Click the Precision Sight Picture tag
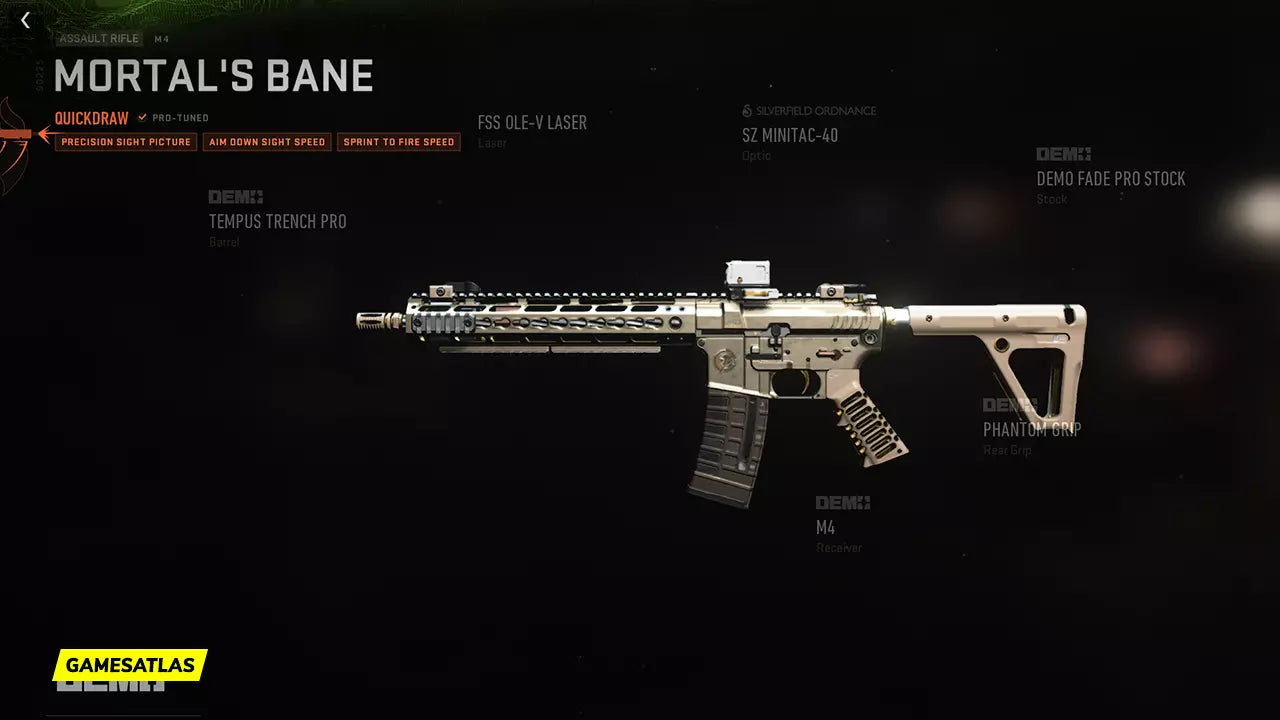Image resolution: width=1280 pixels, height=720 pixels. pos(126,142)
